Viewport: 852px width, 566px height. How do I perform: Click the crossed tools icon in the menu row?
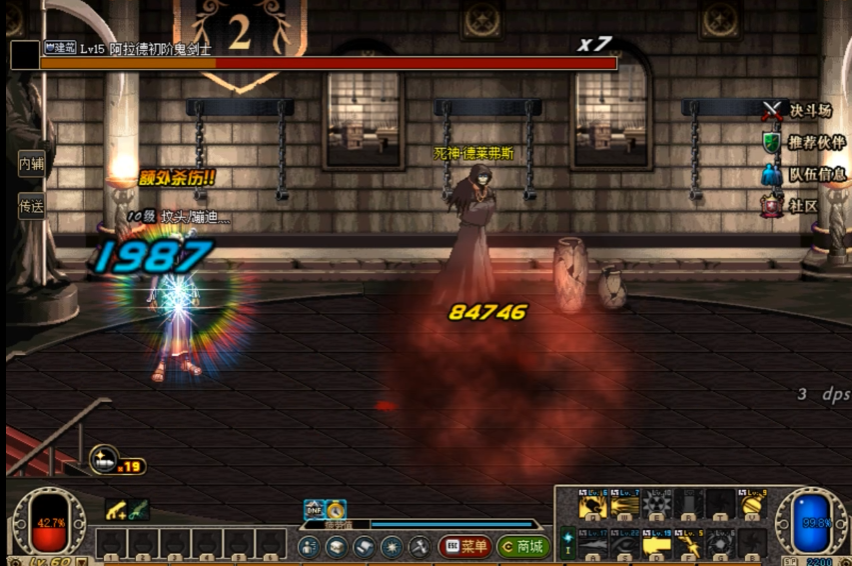(419, 546)
